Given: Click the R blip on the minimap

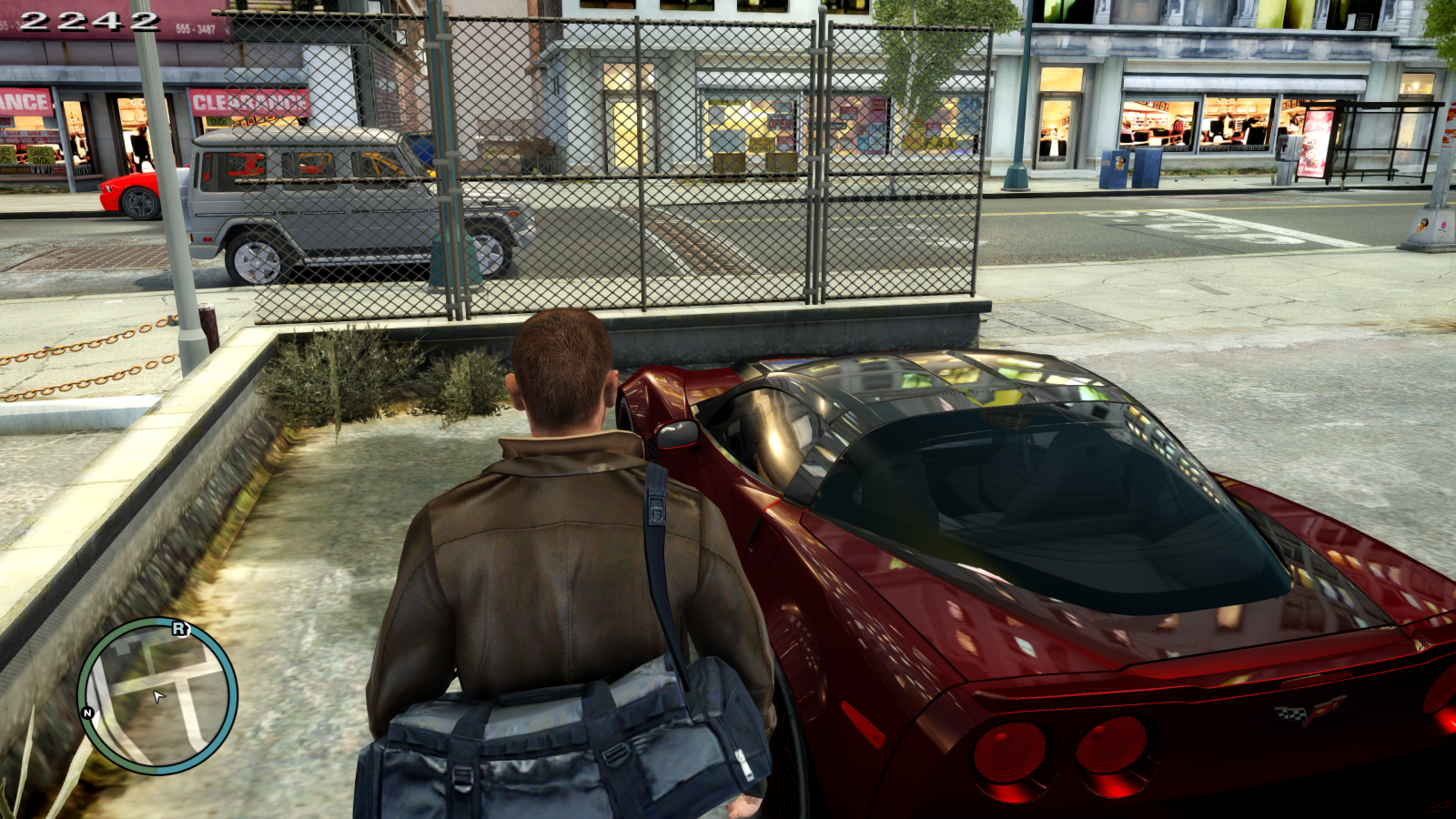Looking at the screenshot, I should (178, 628).
